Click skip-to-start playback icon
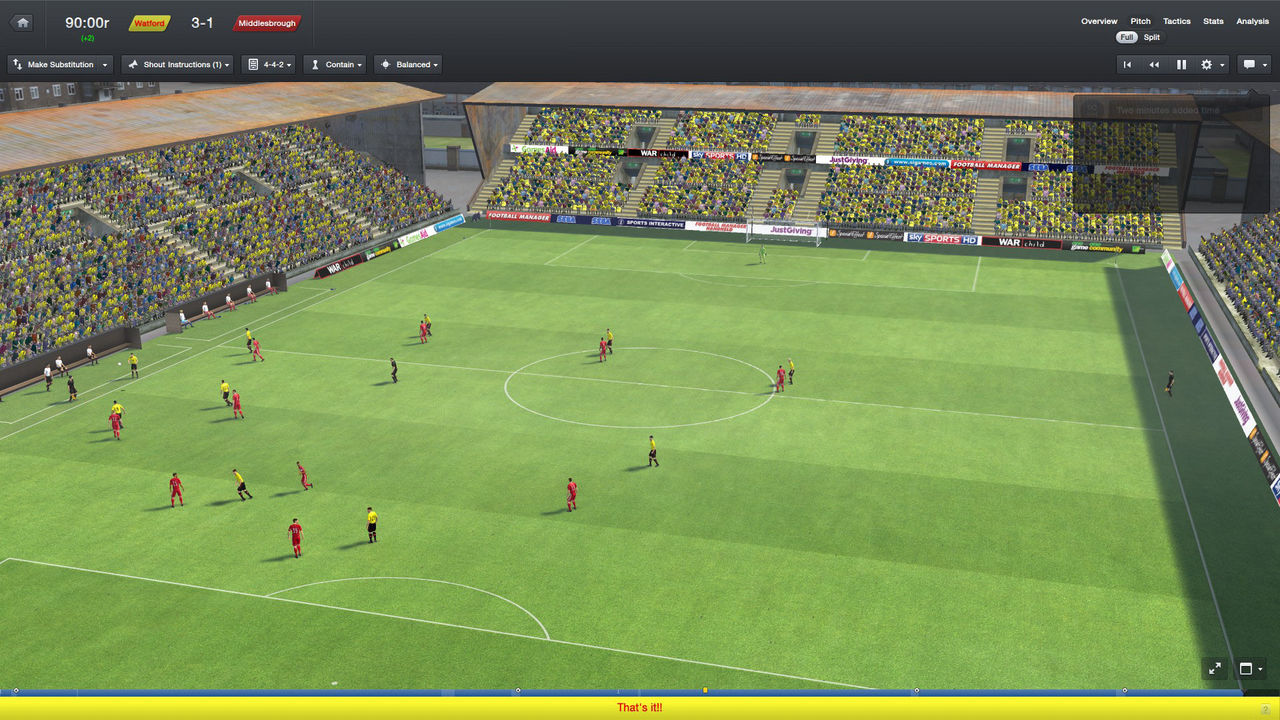Image resolution: width=1280 pixels, height=720 pixels. pyautogui.click(x=1129, y=64)
